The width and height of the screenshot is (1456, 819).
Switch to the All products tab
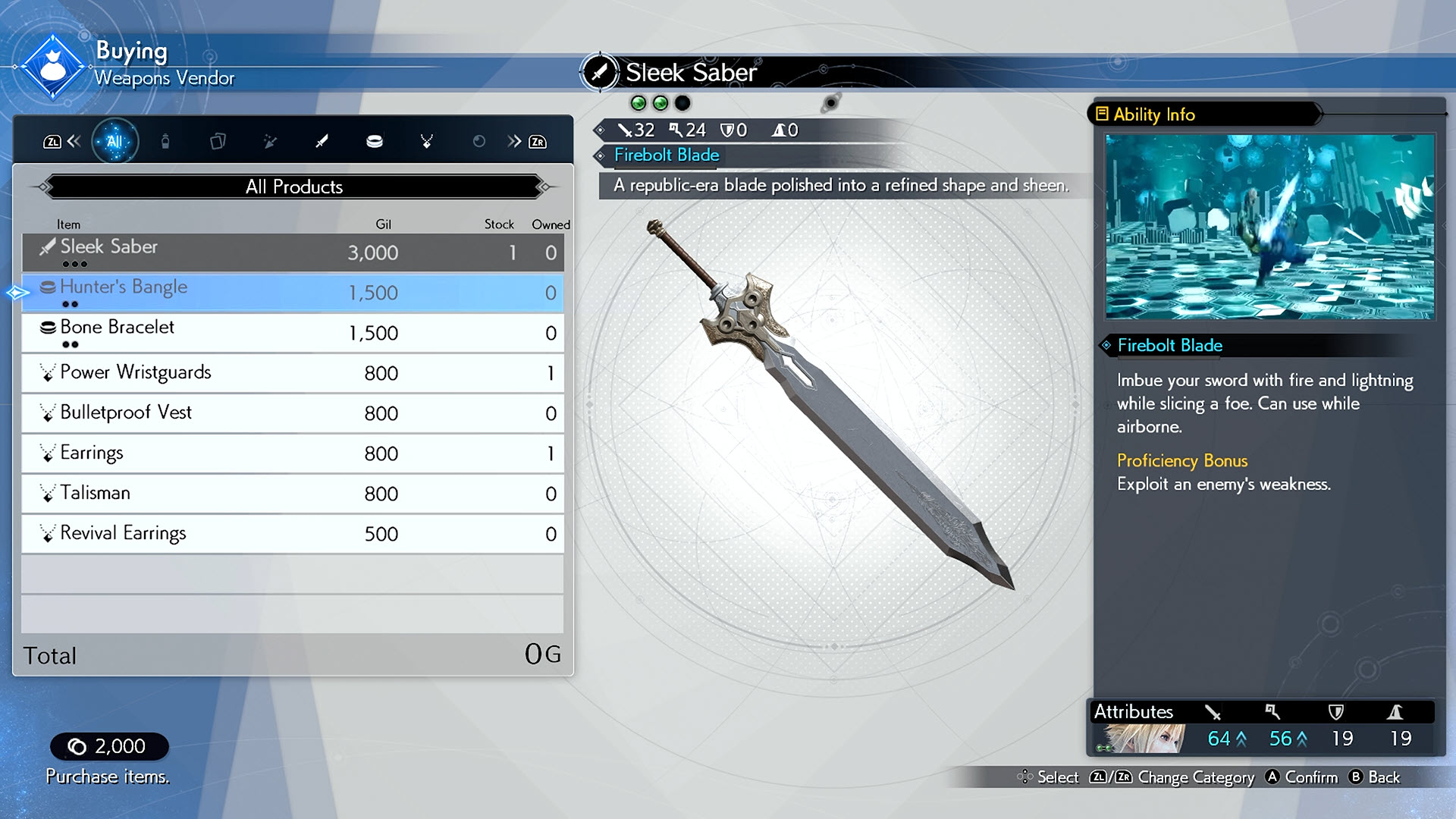[x=115, y=141]
